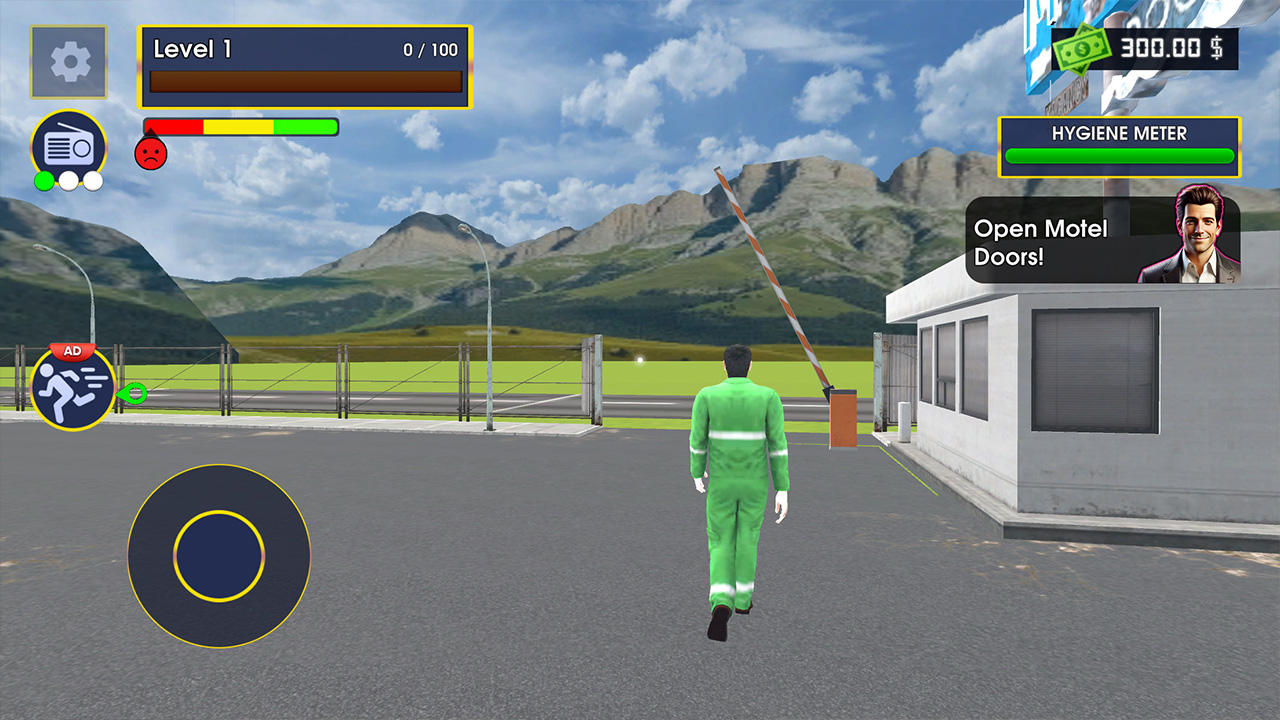Toggle the green radio station dot

[44, 181]
